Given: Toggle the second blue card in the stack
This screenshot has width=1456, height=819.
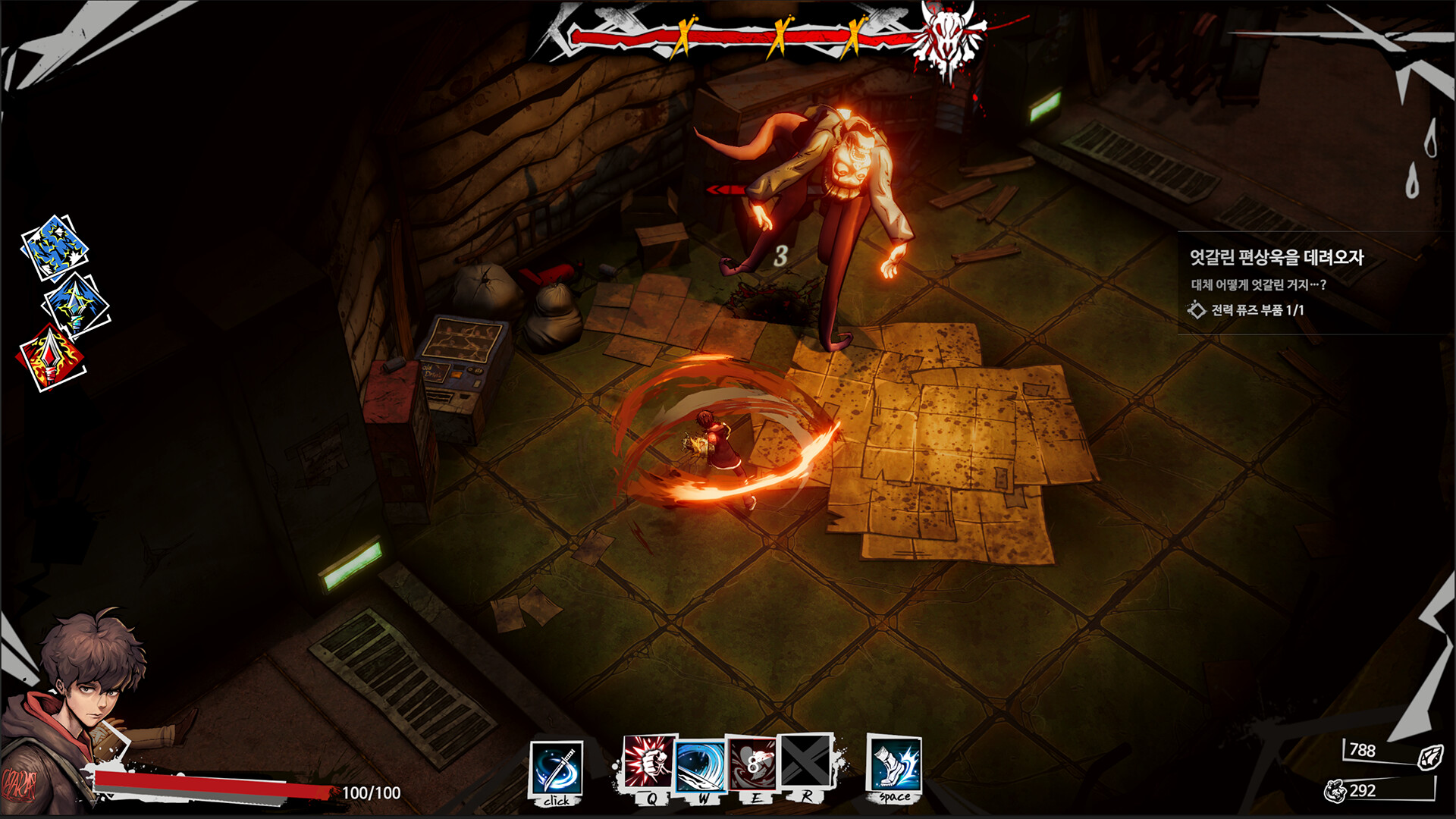Looking at the screenshot, I should (71, 305).
